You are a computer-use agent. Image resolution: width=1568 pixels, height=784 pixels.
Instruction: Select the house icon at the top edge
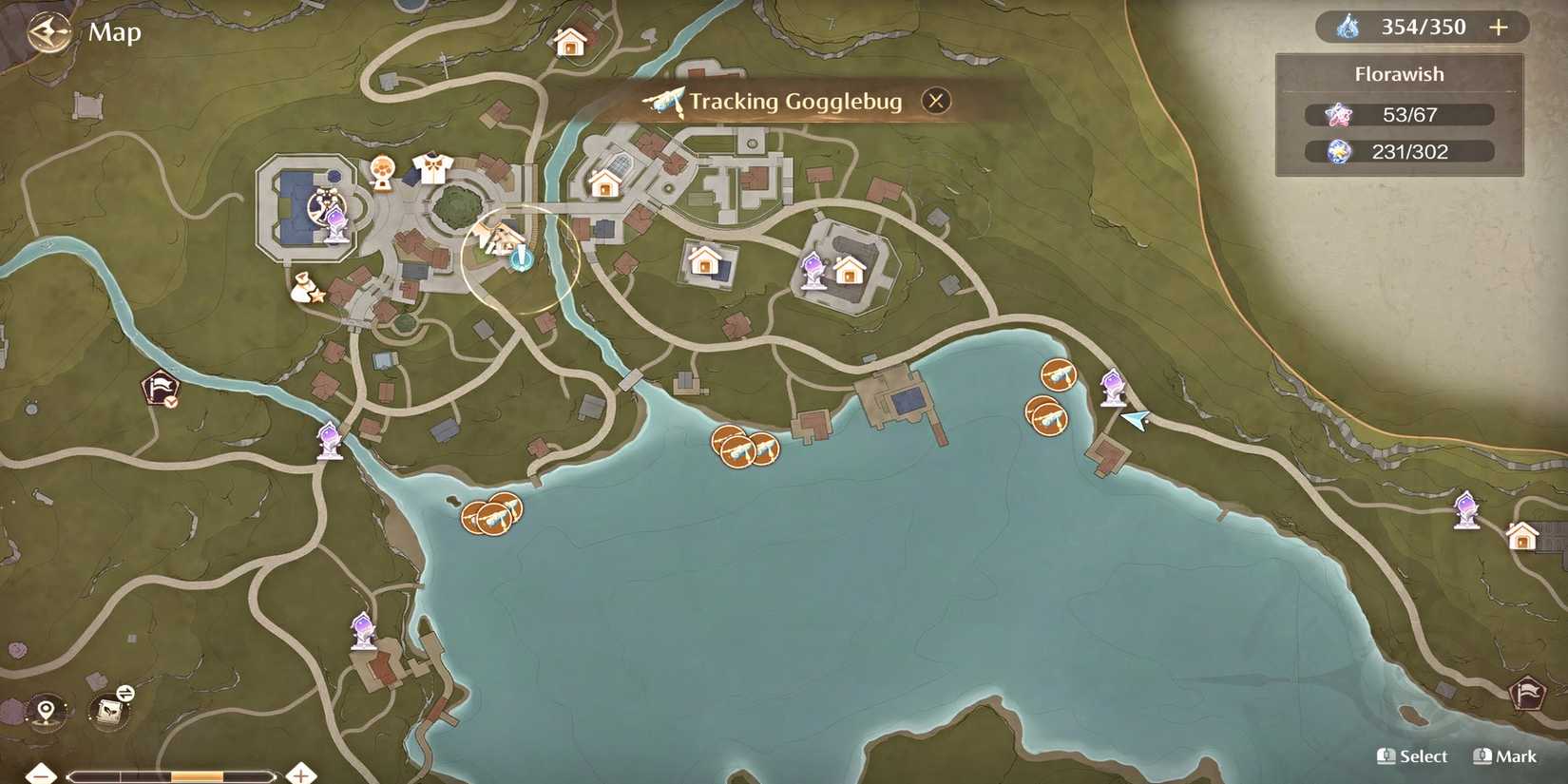coord(568,43)
